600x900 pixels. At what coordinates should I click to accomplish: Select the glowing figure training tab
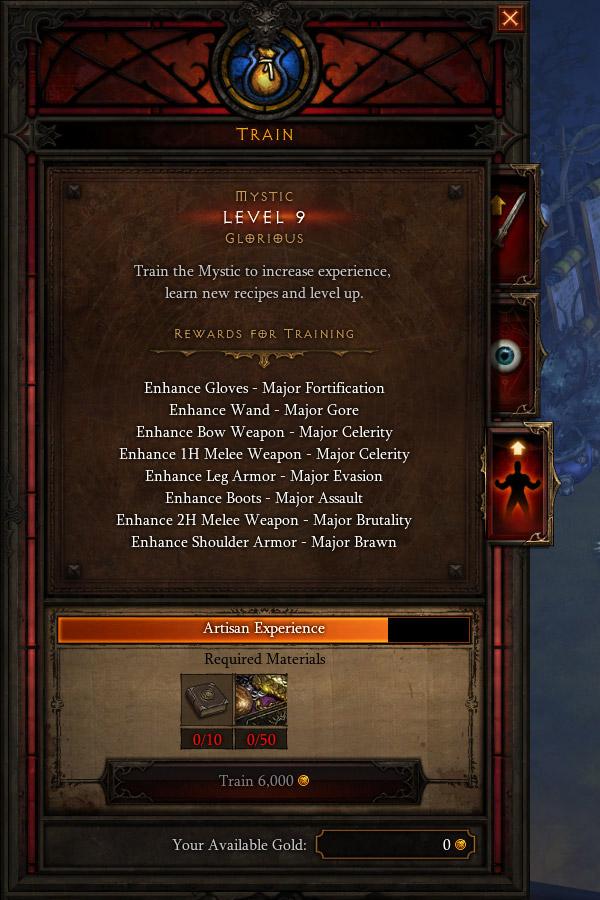coord(517,485)
